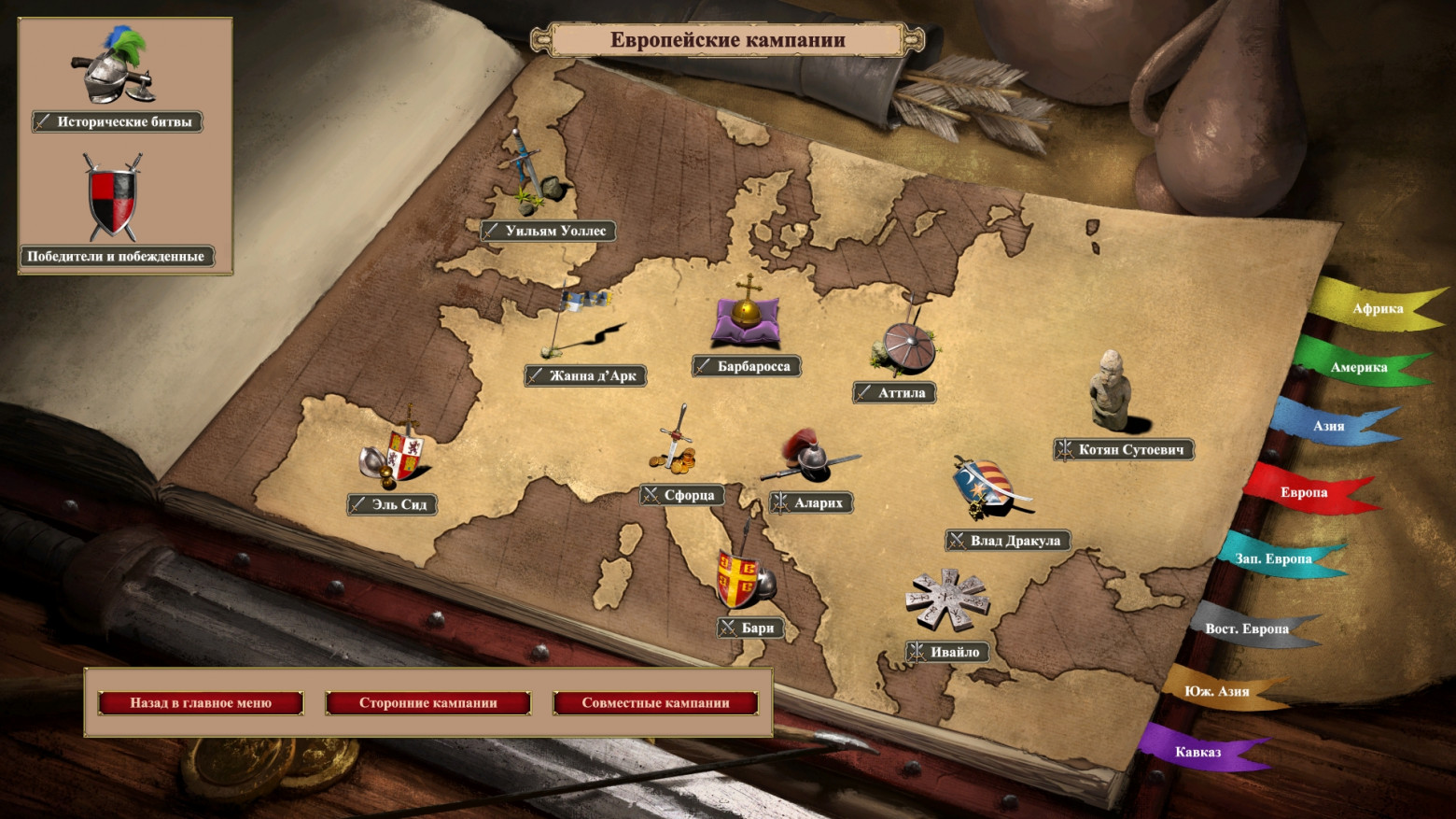The width and height of the screenshot is (1456, 819).
Task: Choose the Эль Сид campaign
Action: pyautogui.click(x=392, y=504)
